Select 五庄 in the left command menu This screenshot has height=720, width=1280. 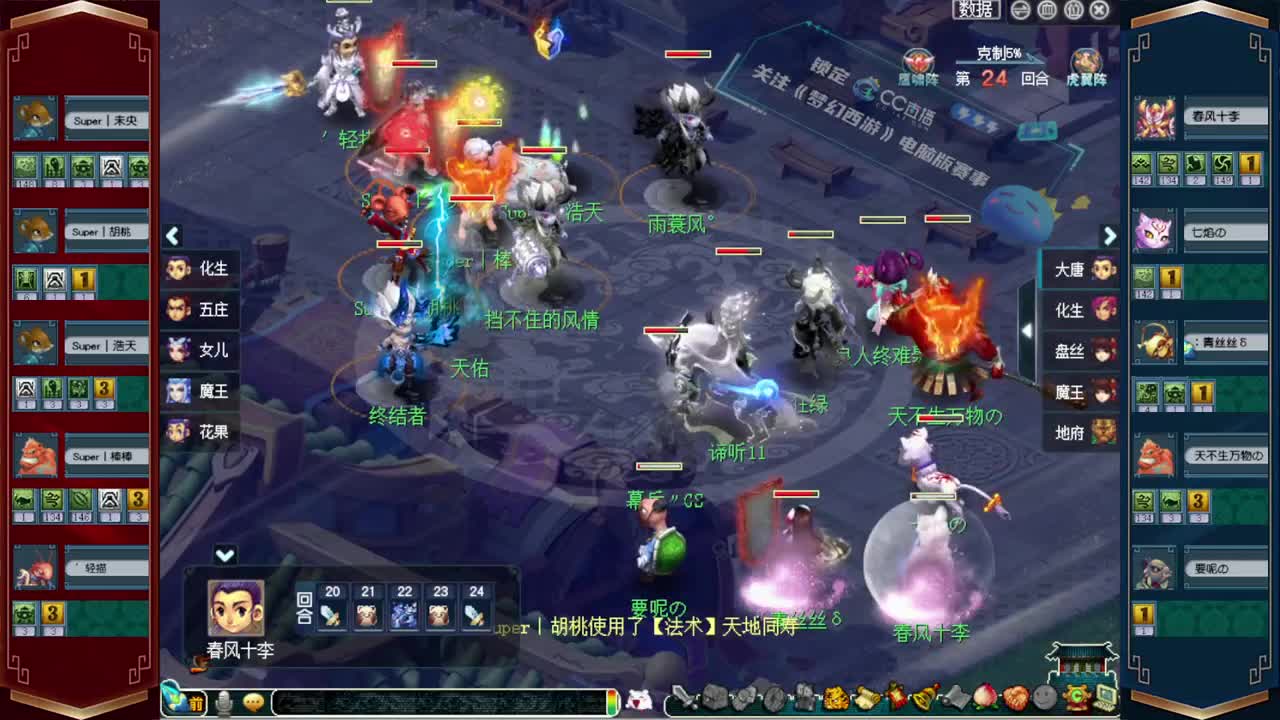pos(200,311)
